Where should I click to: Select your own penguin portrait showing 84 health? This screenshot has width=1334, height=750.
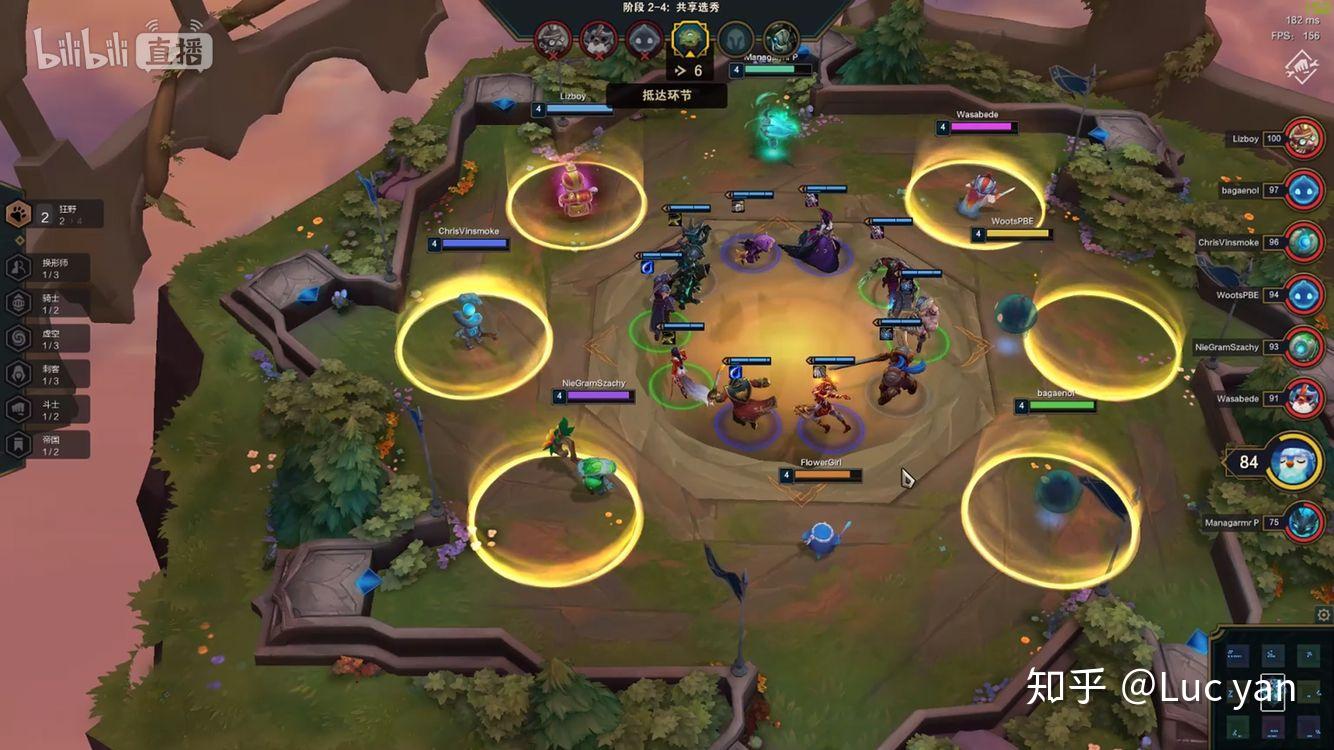[x=1293, y=461]
